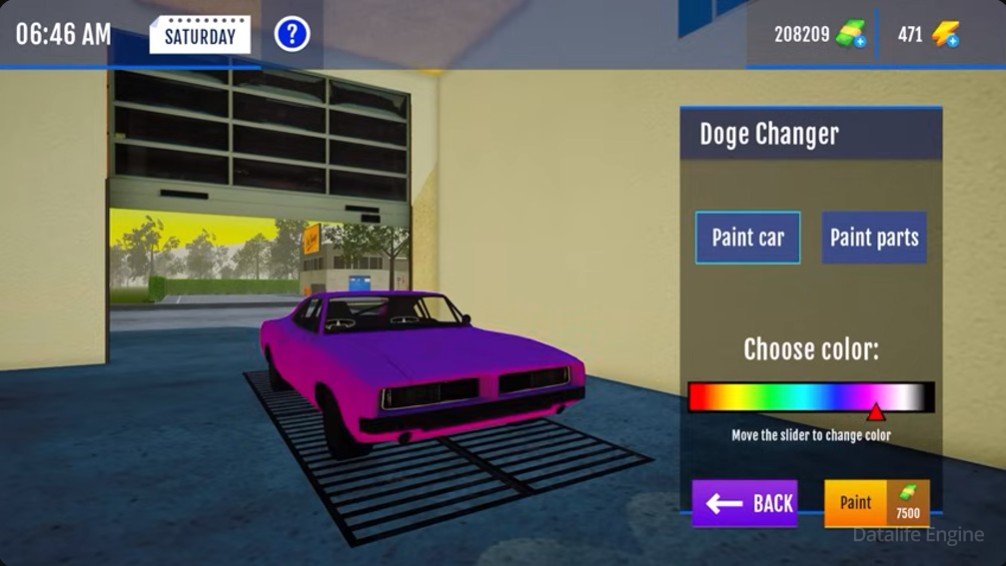Select the Paint car option
This screenshot has width=1006, height=566.
point(748,238)
